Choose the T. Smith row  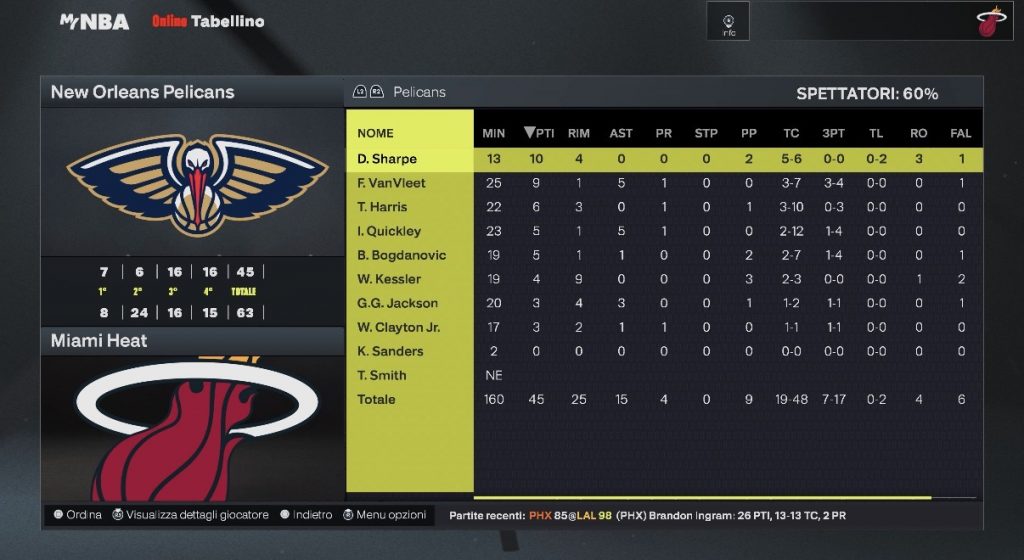tap(382, 375)
